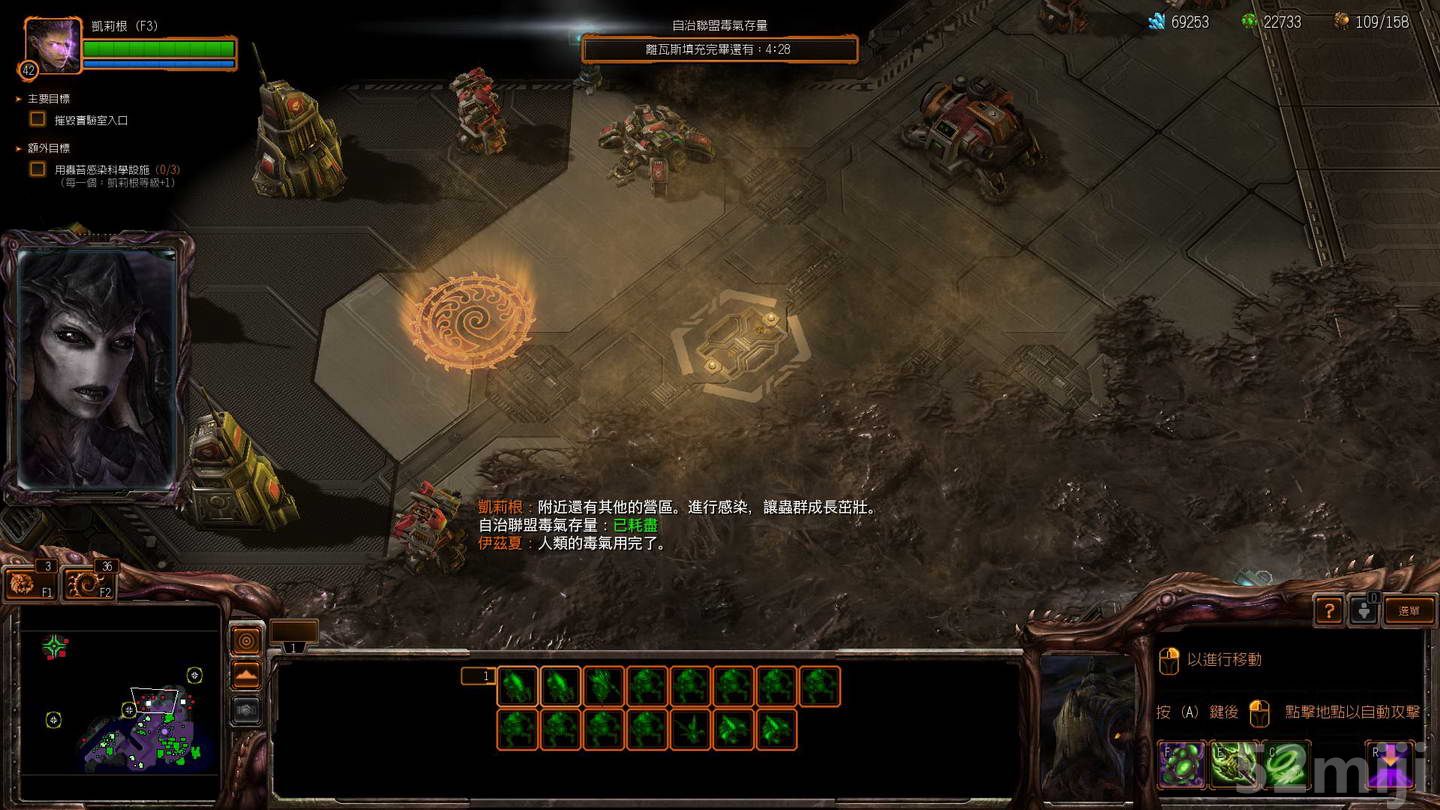Click the question mark help button
Image resolution: width=1440 pixels, height=810 pixels.
point(1329,609)
